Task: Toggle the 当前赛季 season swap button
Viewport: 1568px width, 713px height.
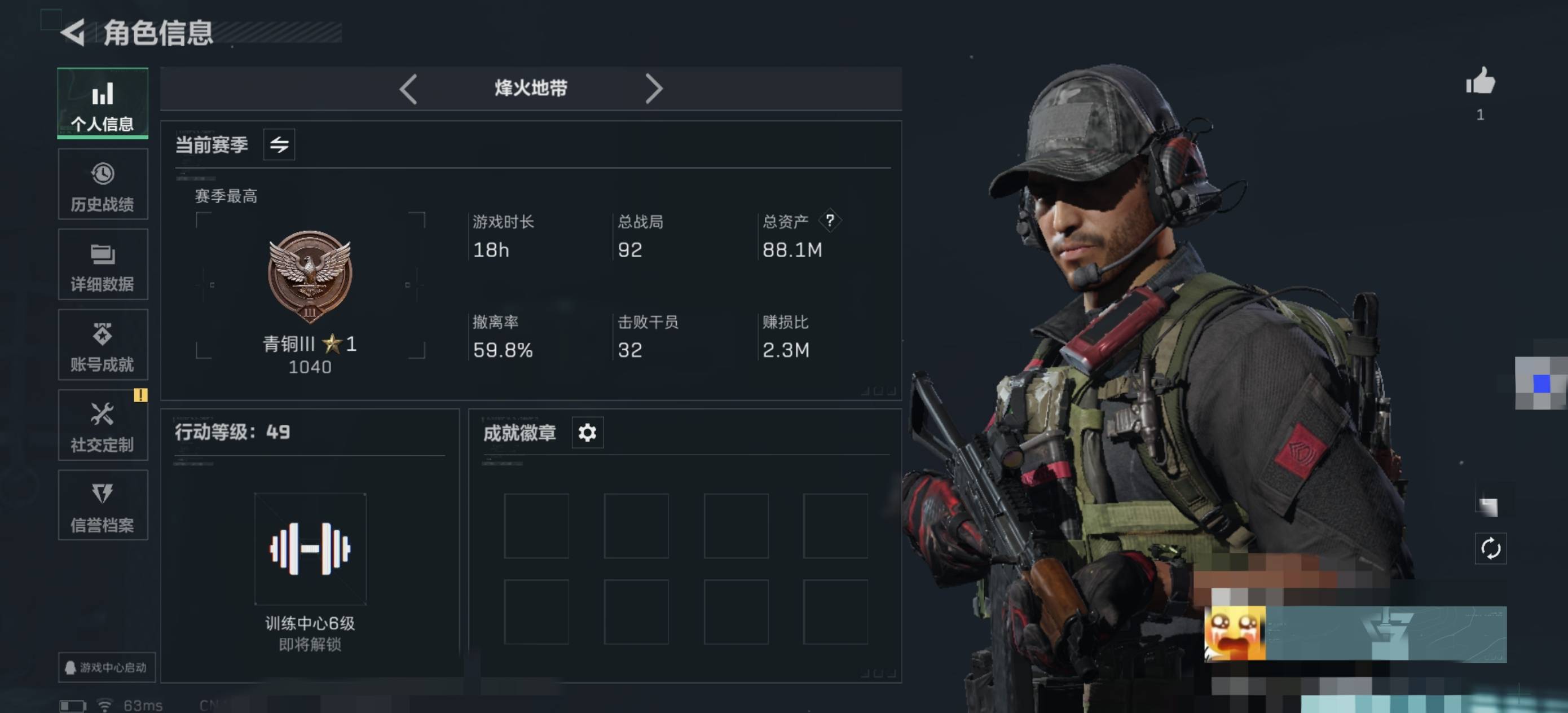Action: click(279, 144)
